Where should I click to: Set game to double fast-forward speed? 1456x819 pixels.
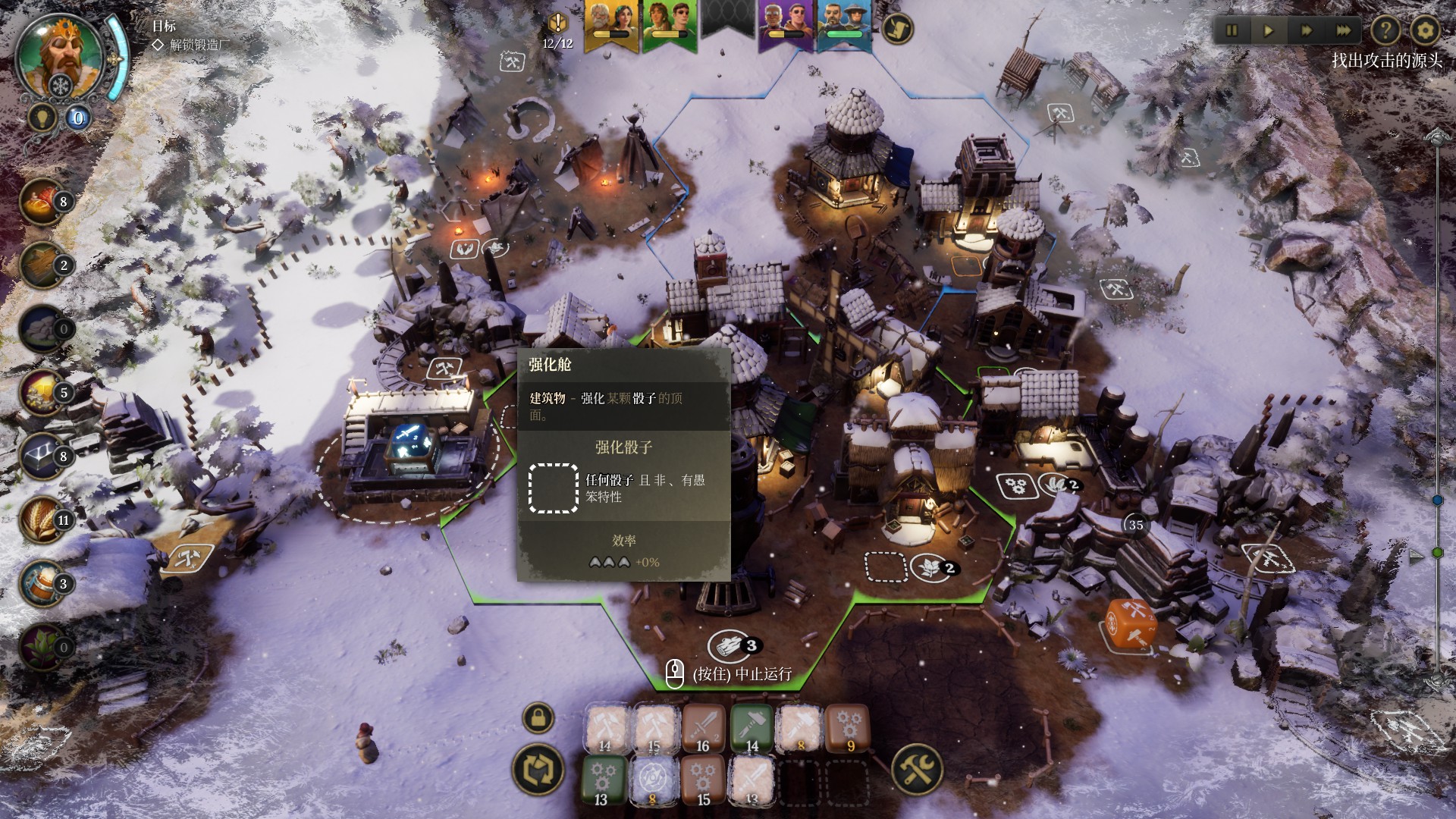coord(1307,31)
